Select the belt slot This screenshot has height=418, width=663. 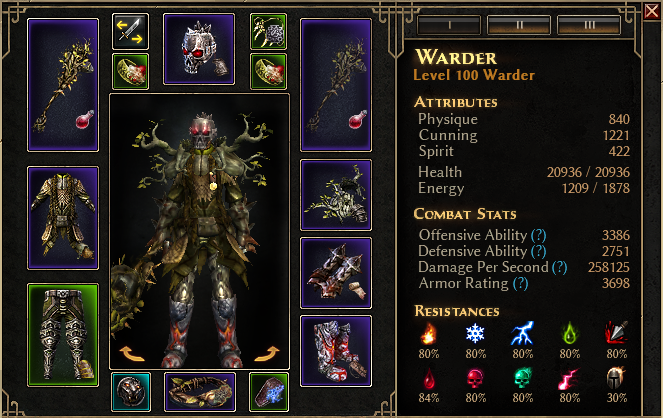coord(199,392)
